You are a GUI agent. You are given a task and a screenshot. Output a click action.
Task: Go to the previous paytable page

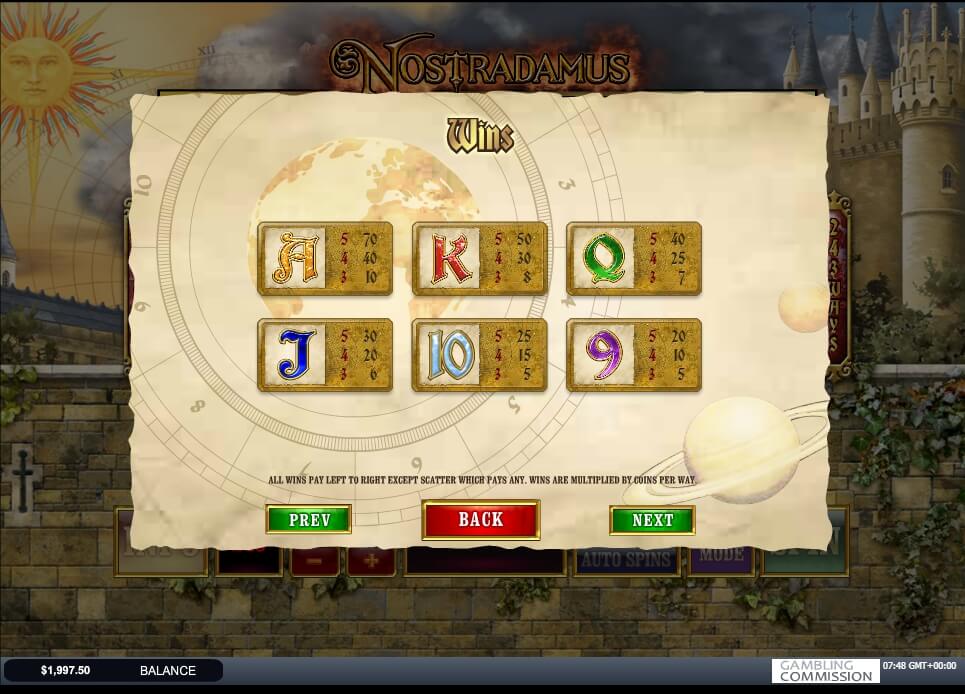click(308, 519)
